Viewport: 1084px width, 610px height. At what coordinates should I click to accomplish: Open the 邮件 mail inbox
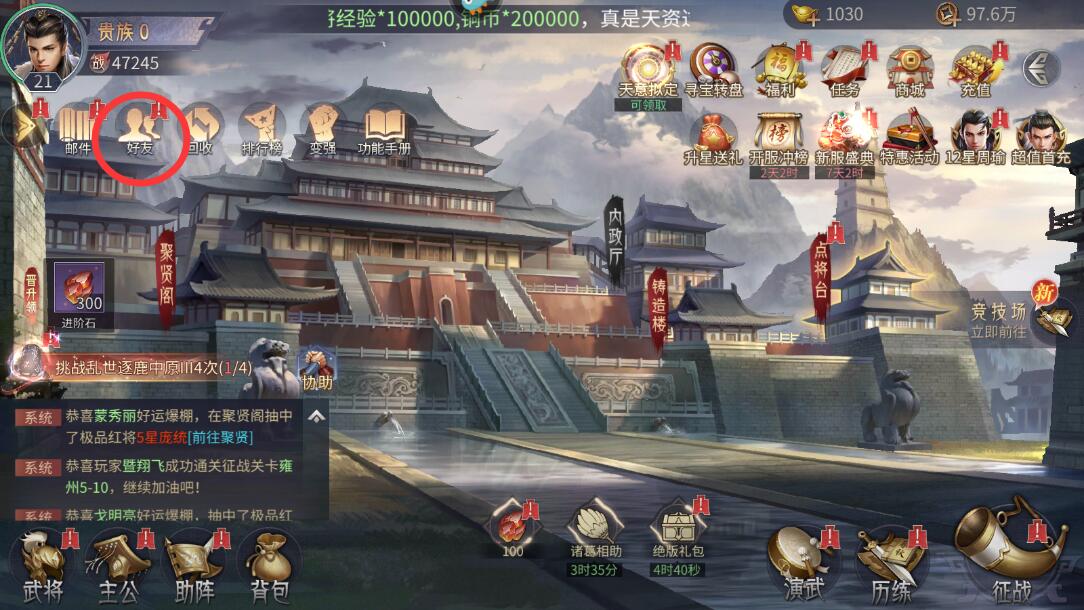[77, 129]
